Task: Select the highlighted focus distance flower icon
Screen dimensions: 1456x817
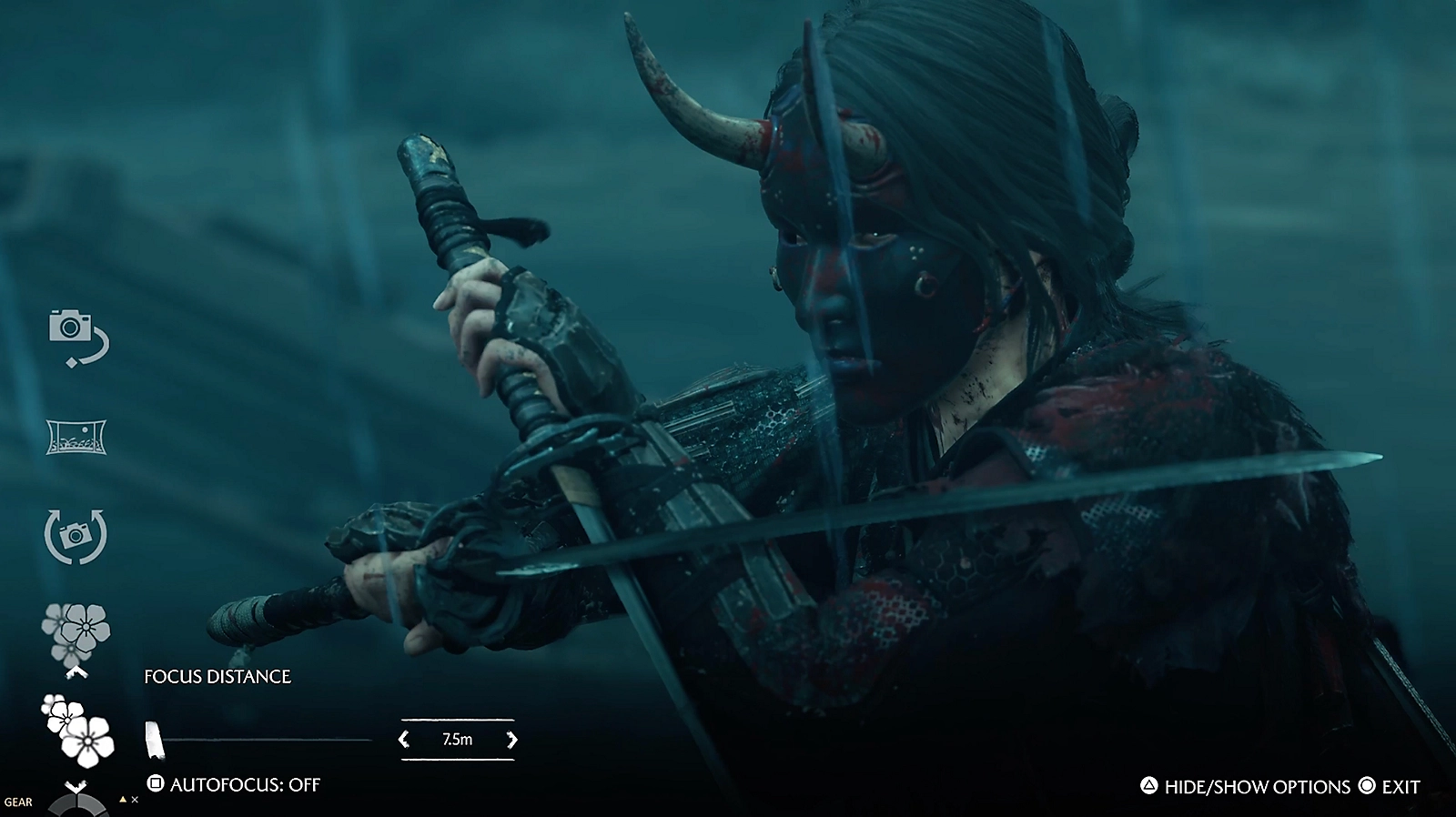Action: [x=78, y=730]
